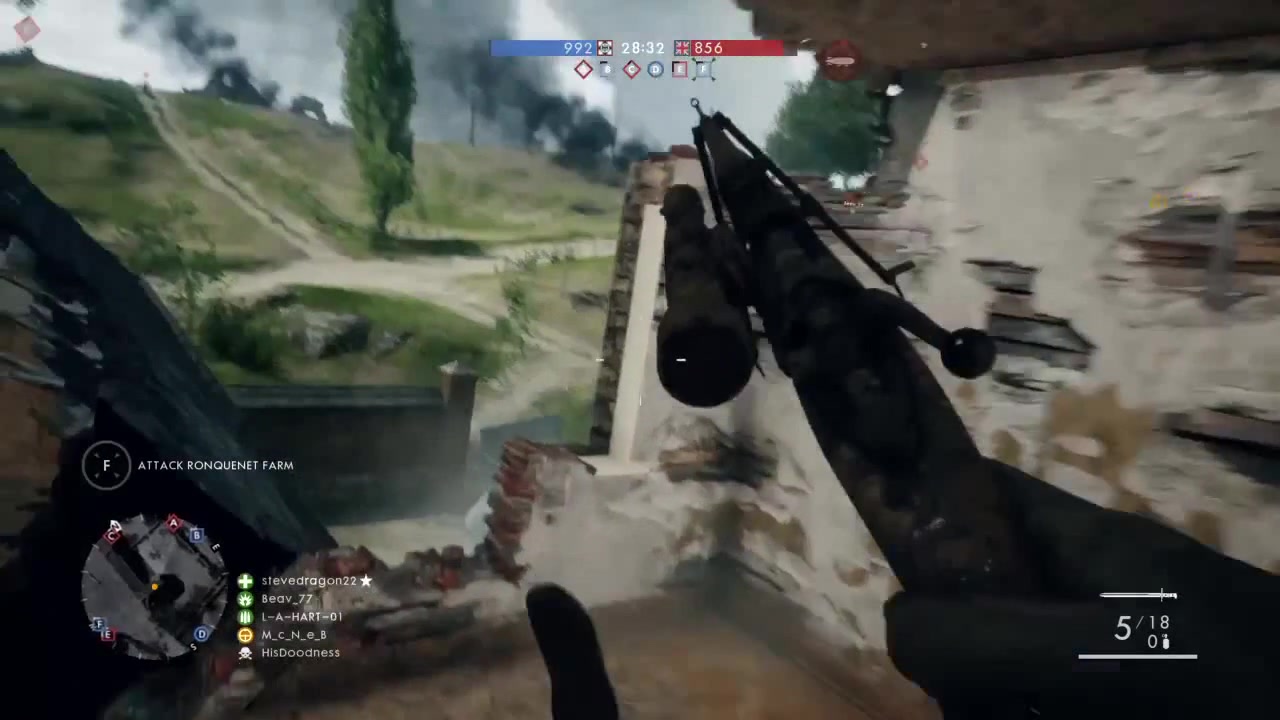
Task: Click the Scout crosshair icon beside M_c_N_e_B
Action: pyautogui.click(x=245, y=634)
